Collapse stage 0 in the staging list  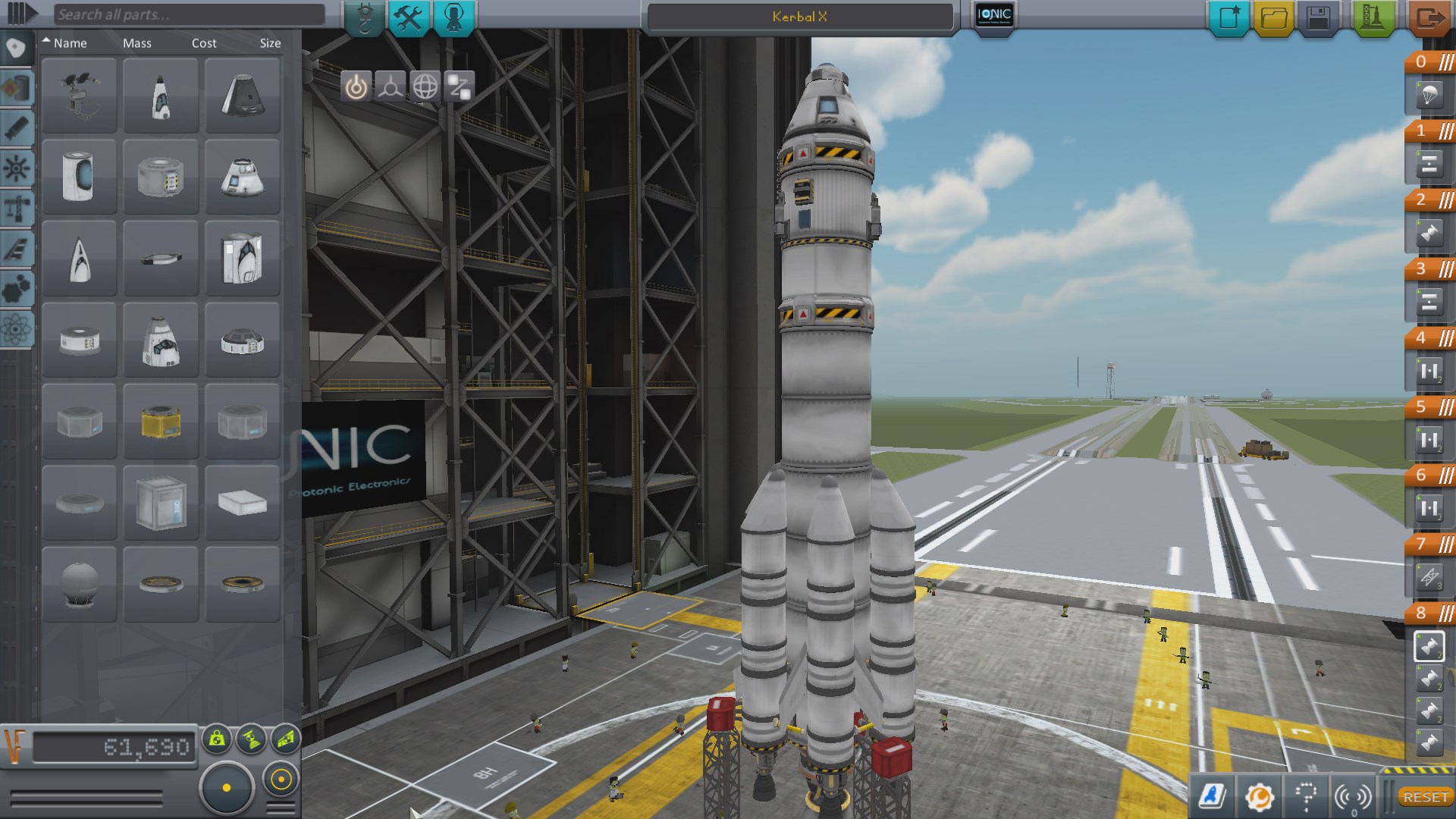pyautogui.click(x=1445, y=62)
